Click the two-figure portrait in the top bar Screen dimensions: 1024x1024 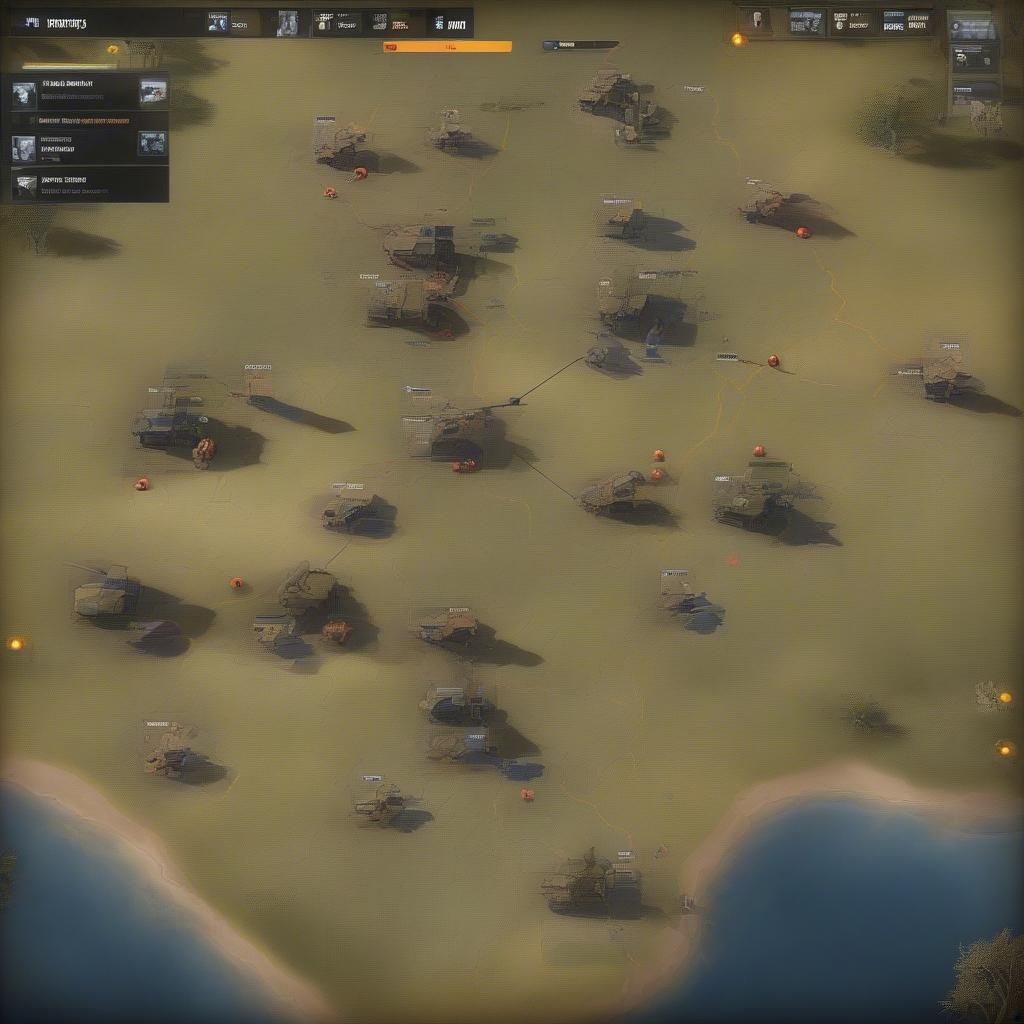click(x=288, y=23)
